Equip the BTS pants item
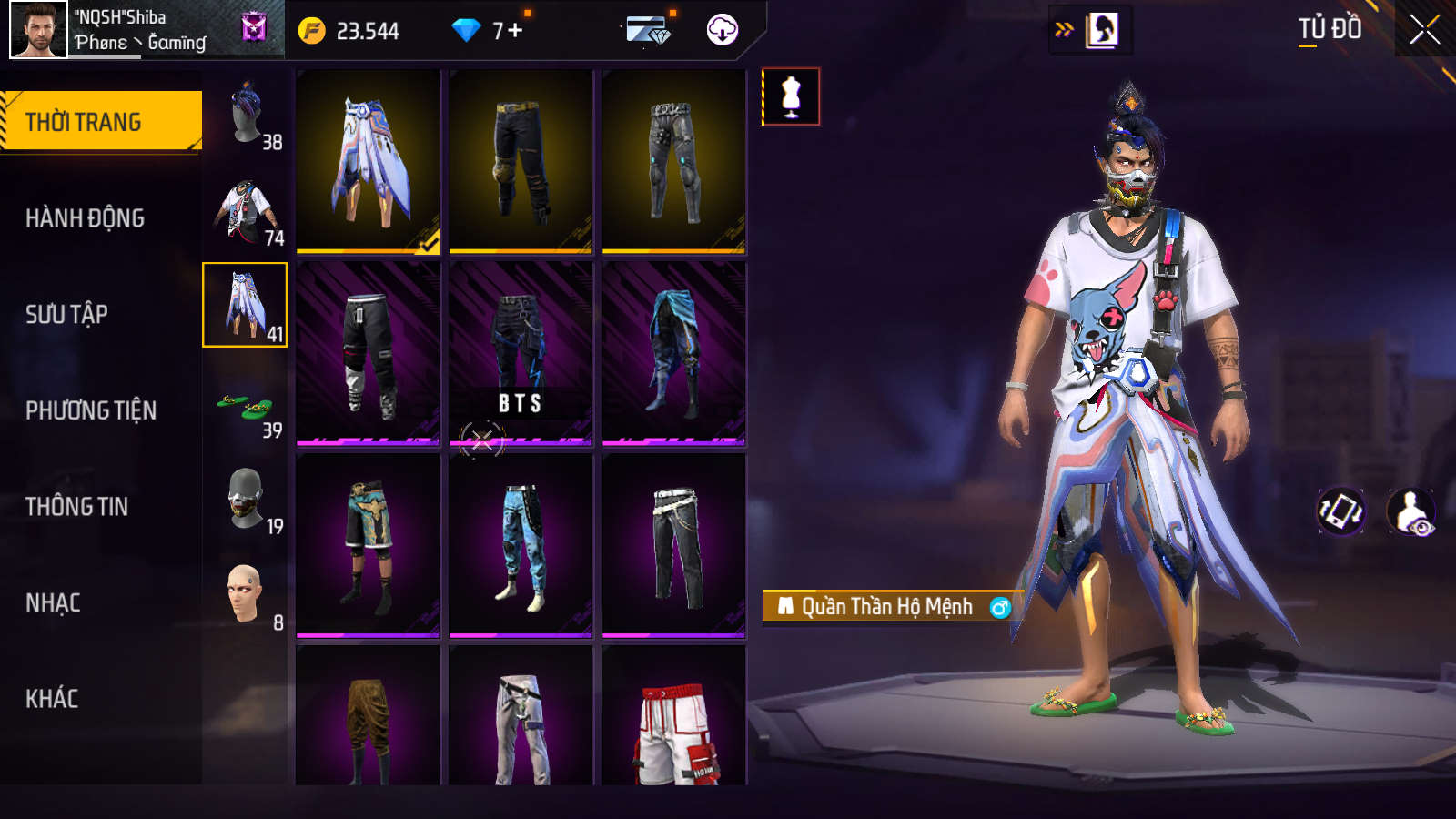The height and width of the screenshot is (819, 1456). pyautogui.click(x=521, y=354)
